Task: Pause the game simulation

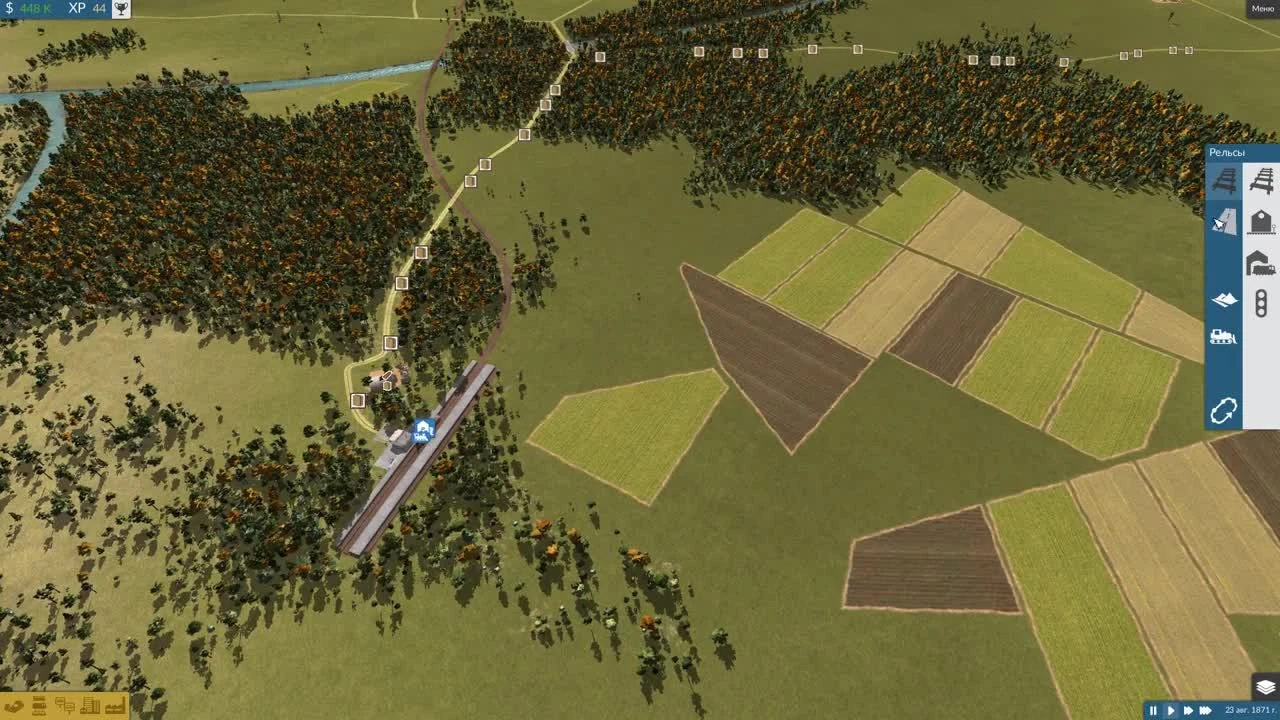Action: pos(1153,710)
